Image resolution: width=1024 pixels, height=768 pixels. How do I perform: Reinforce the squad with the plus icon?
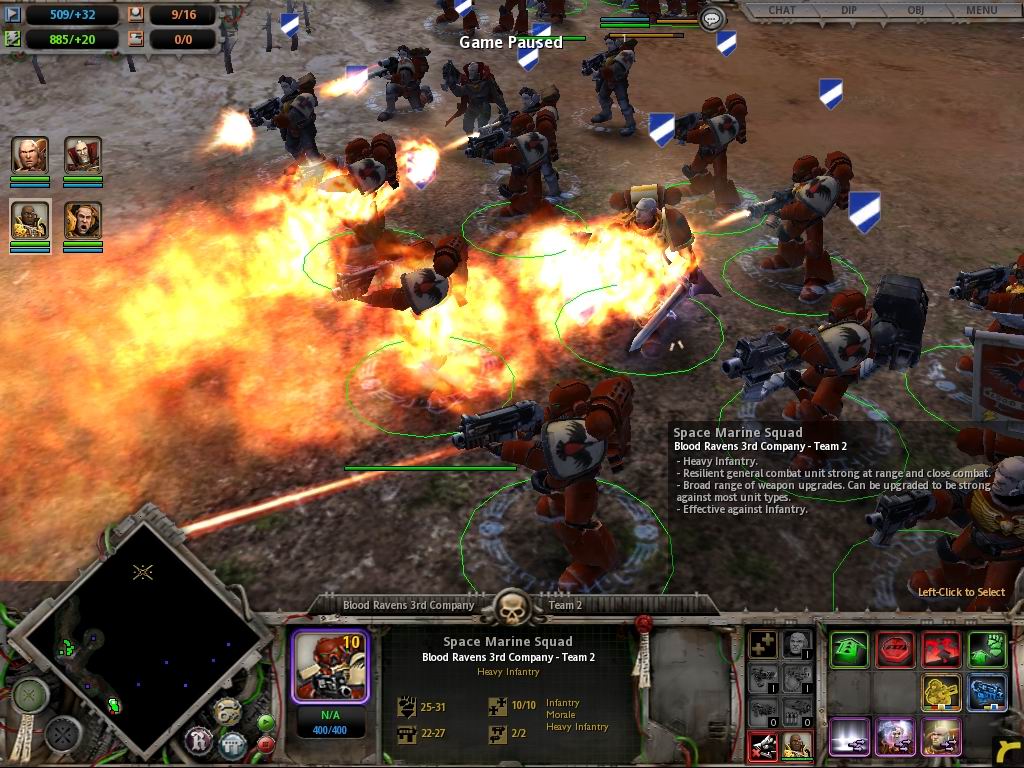click(x=764, y=645)
